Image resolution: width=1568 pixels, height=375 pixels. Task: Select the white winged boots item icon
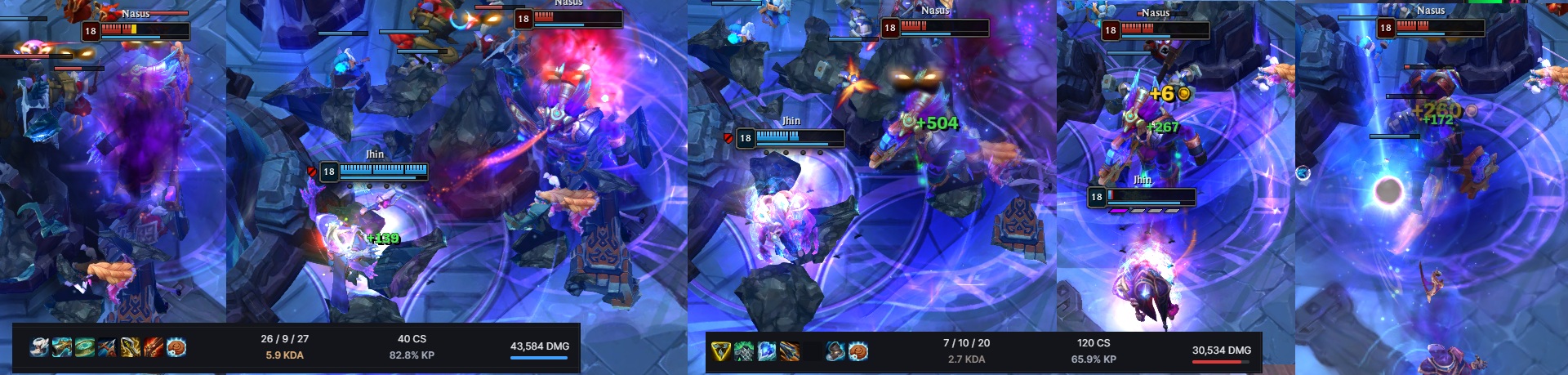coord(39,348)
